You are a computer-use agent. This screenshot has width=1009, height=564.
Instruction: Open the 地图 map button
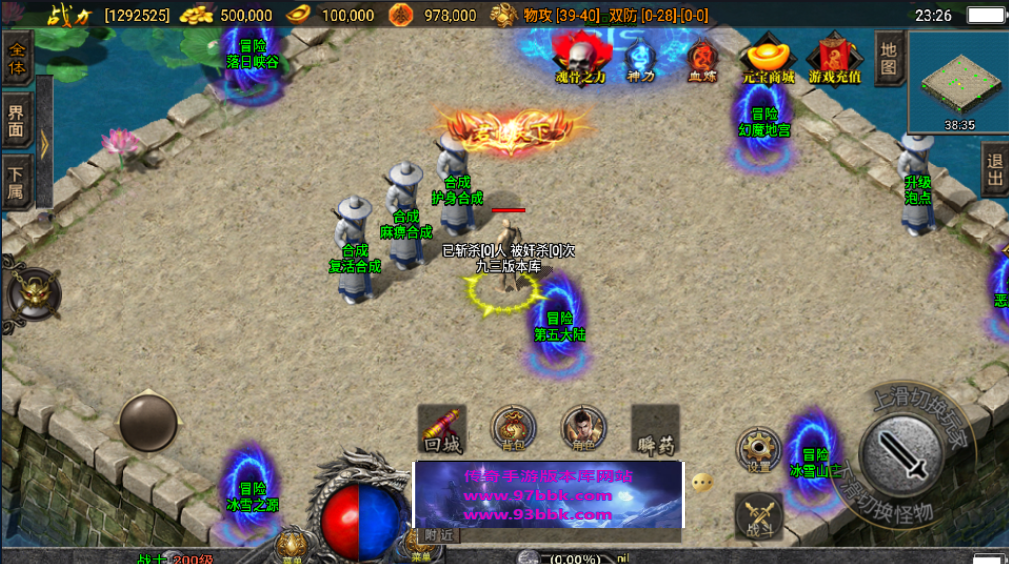coord(889,57)
